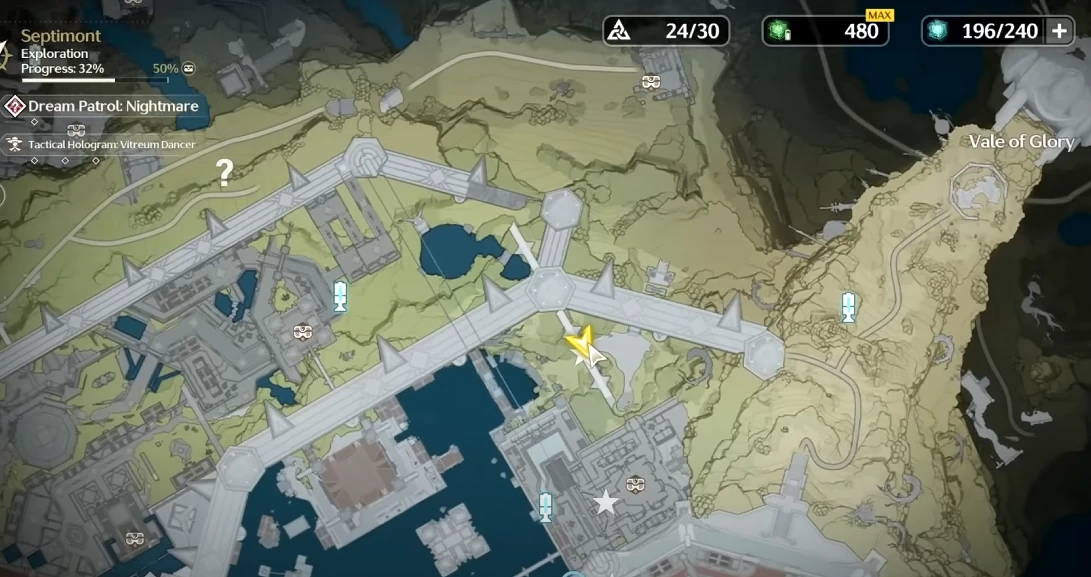The image size is (1091, 577).
Task: Click the Vale of Glory map label
Action: 1020,141
